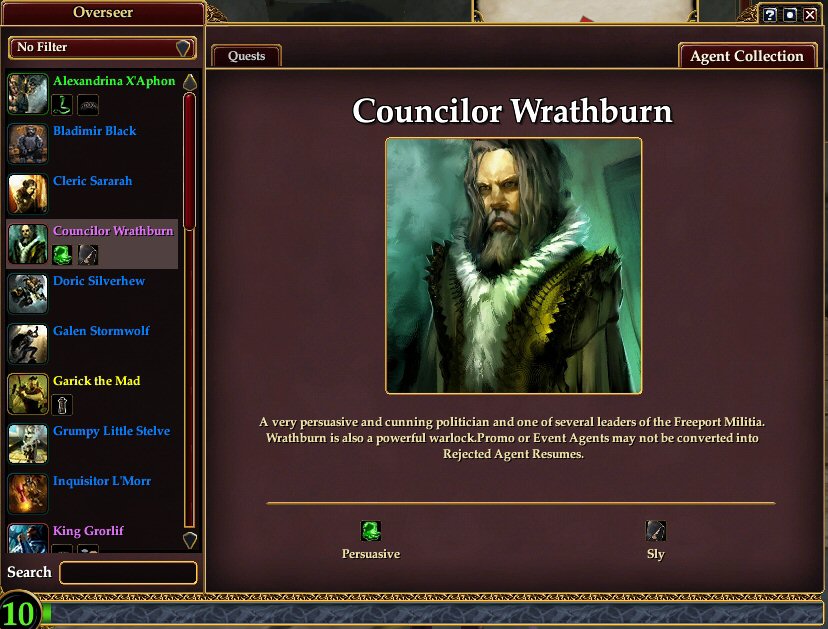Select Garick the Mad
Image resolution: width=828 pixels, height=629 pixels.
(x=96, y=381)
